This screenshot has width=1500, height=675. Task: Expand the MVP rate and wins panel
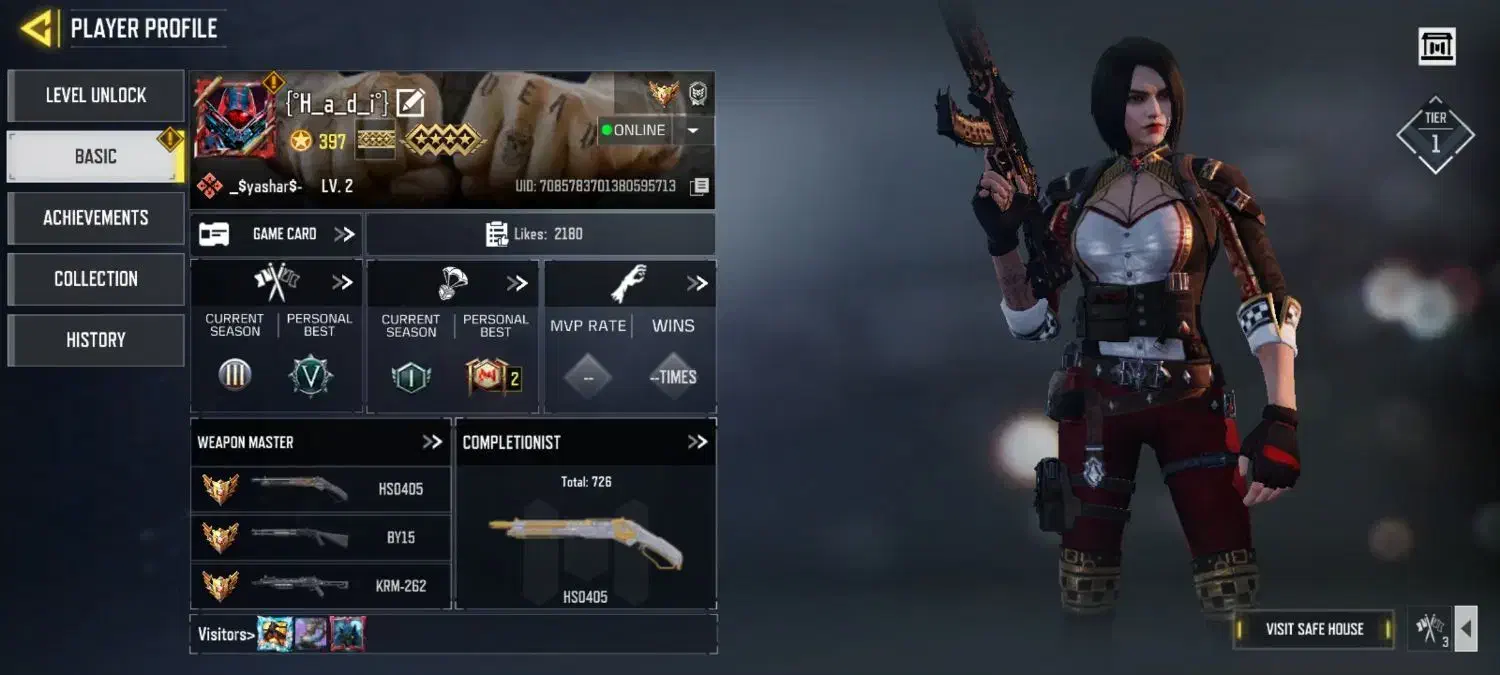[x=697, y=284]
